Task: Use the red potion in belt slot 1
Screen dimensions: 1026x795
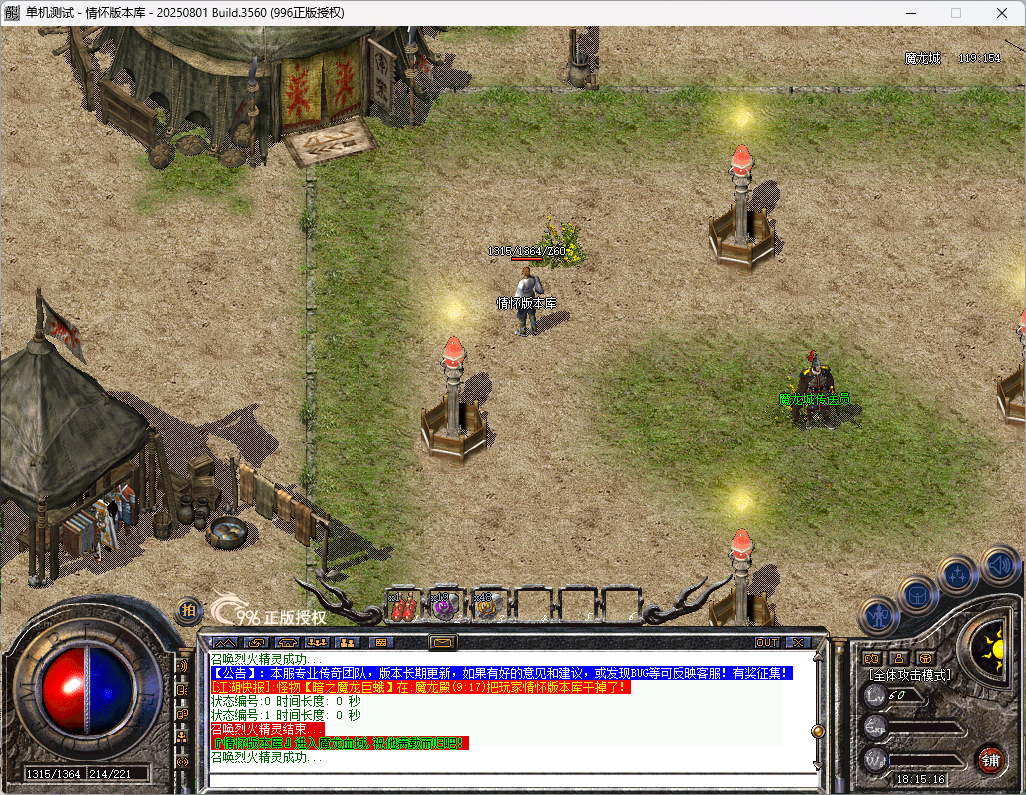Action: click(x=402, y=606)
